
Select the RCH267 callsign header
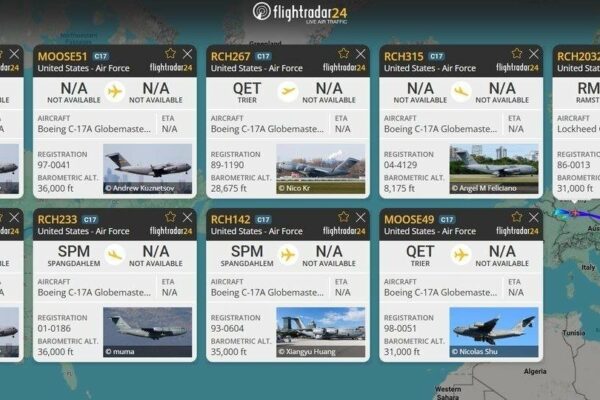(230, 54)
